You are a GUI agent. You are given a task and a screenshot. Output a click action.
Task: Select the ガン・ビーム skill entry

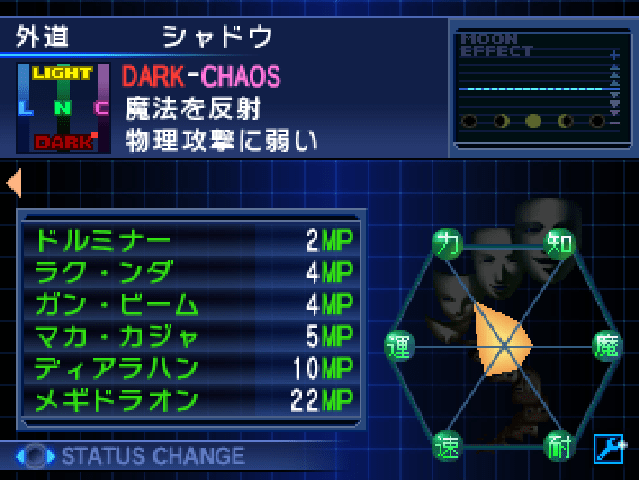click(x=190, y=304)
